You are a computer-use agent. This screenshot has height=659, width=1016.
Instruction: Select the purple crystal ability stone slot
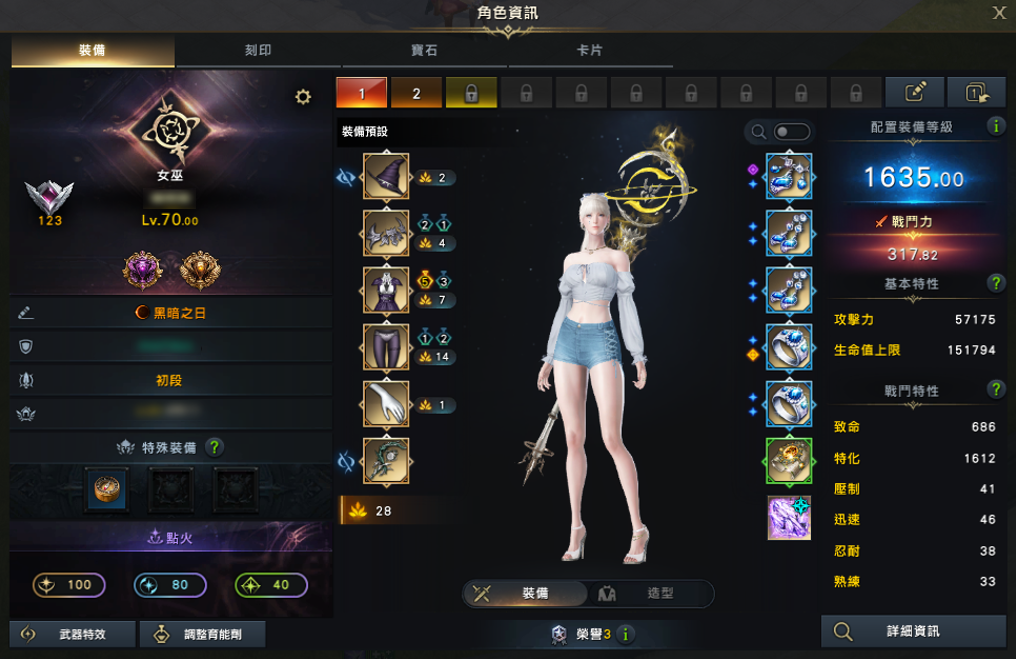pos(789,518)
